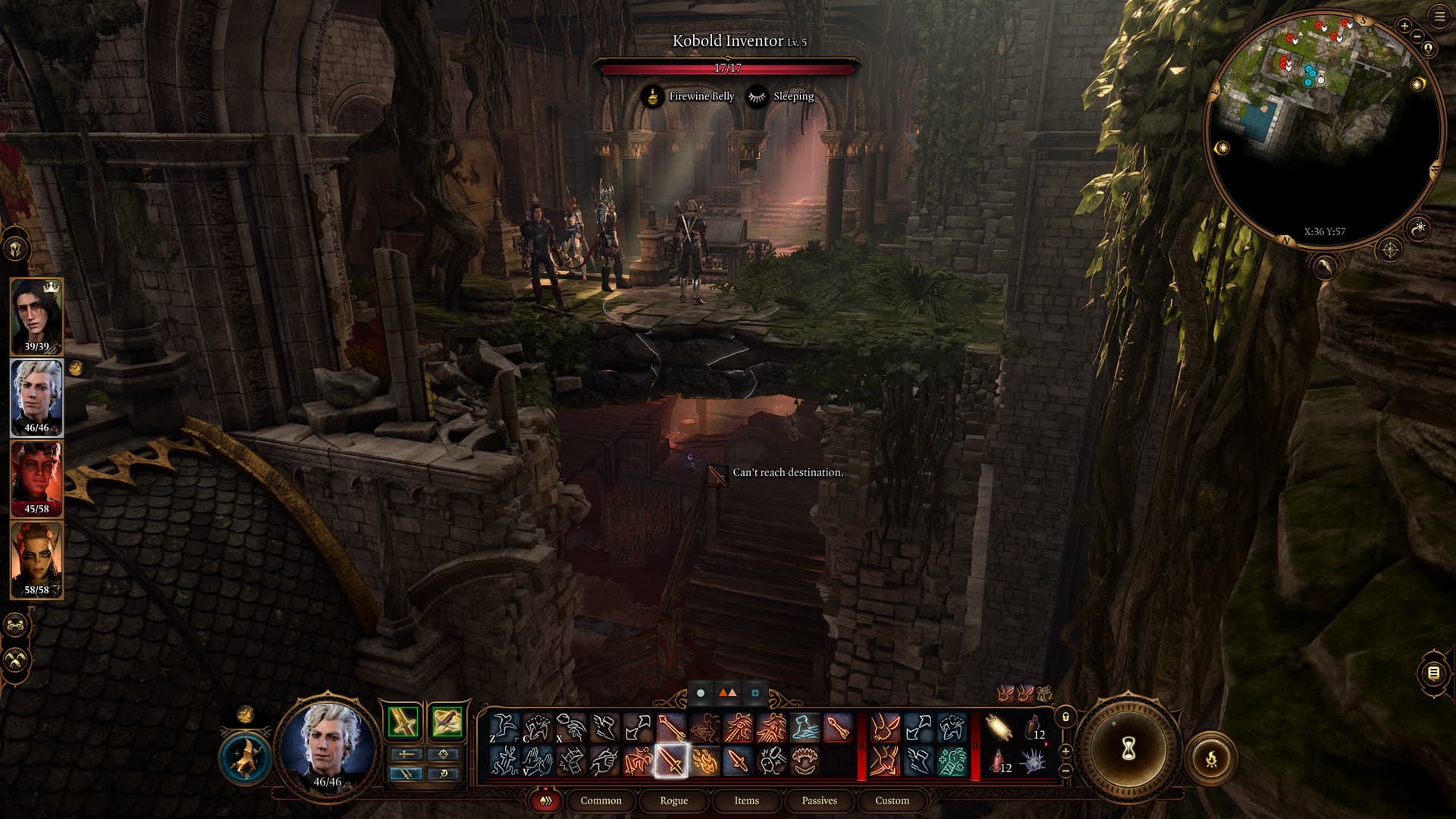Viewport: 1456px width, 819px height.
Task: Toggle the hotbar lock button
Action: point(1065,717)
